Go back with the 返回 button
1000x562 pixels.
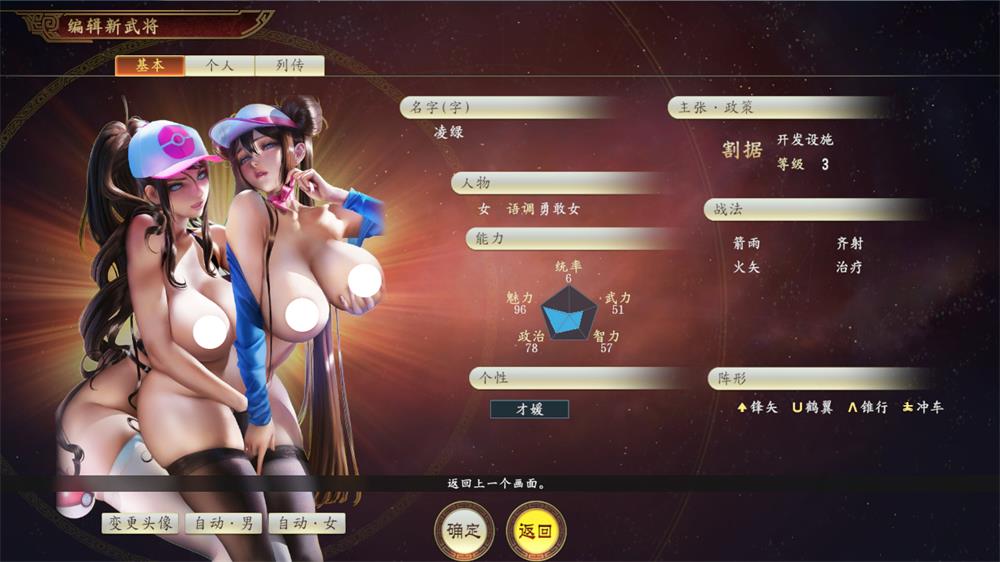click(x=535, y=531)
